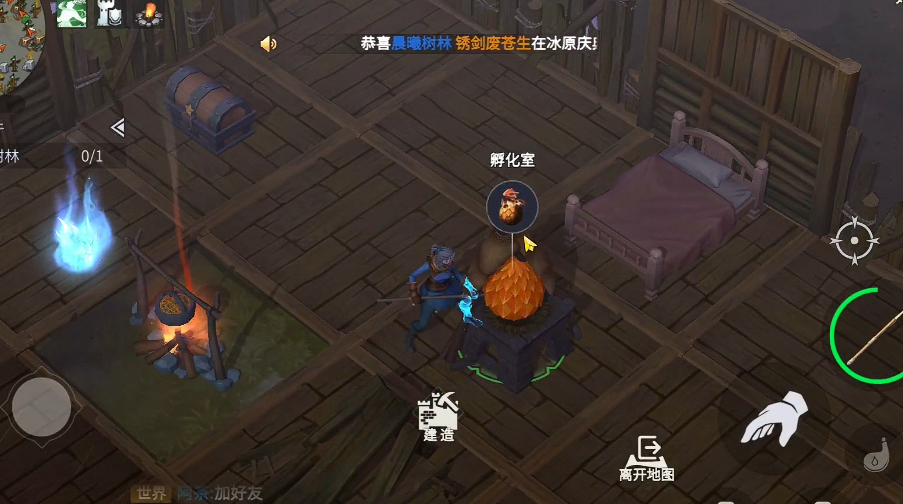Toggle the speaker announcement icon

268,44
